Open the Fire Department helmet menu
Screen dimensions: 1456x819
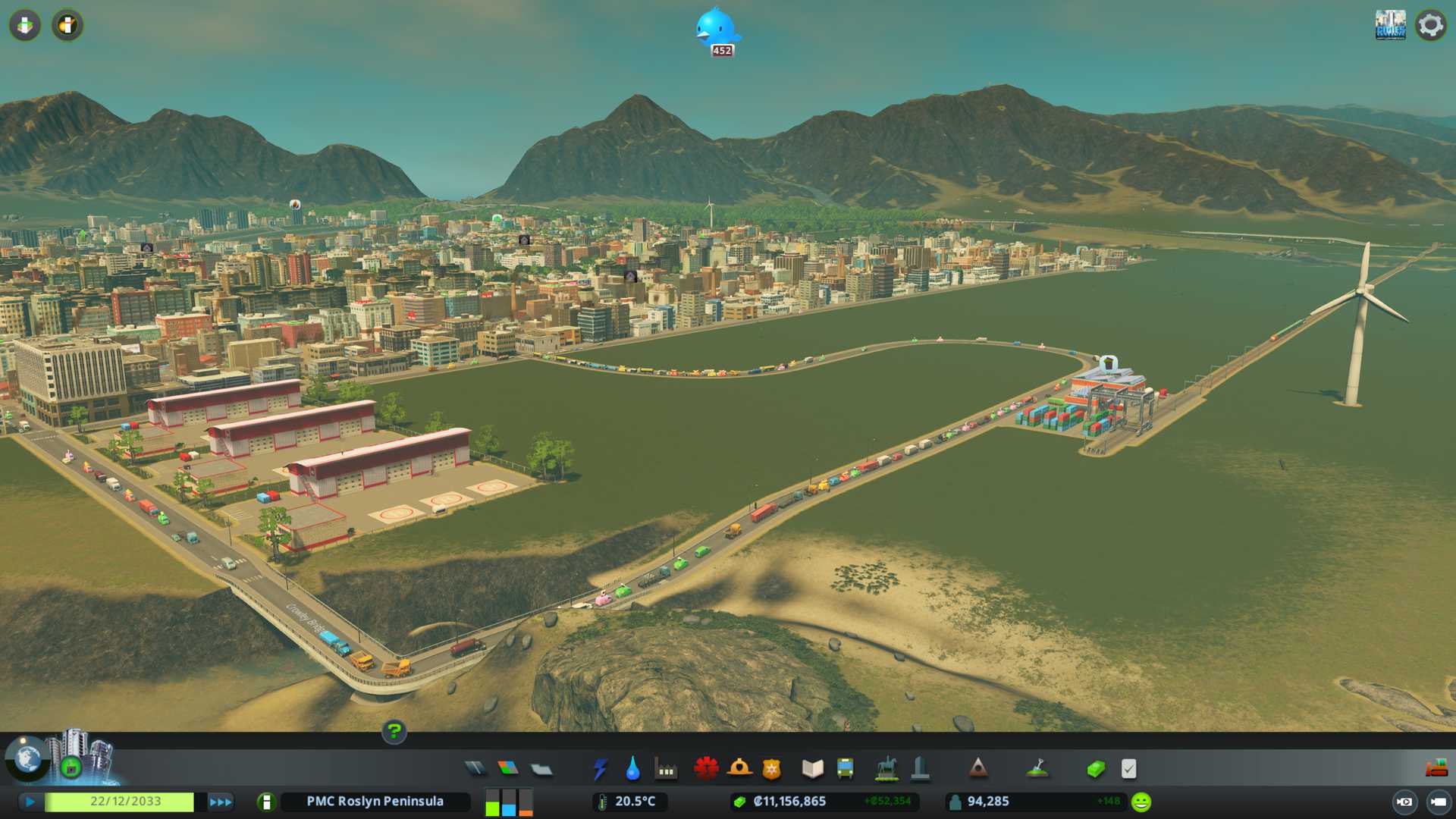[x=739, y=769]
